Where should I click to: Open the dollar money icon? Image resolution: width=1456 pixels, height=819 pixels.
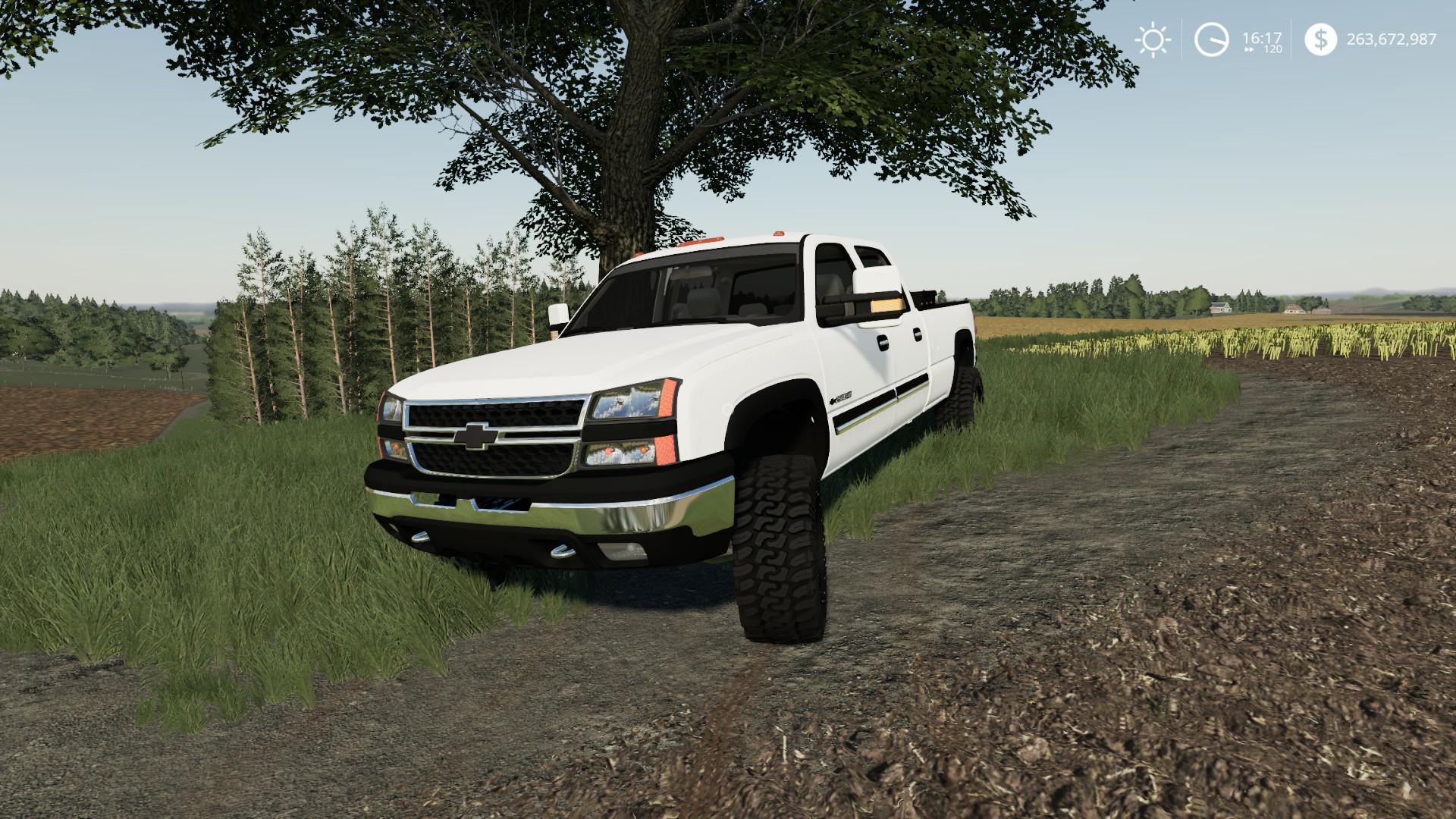(x=1321, y=39)
